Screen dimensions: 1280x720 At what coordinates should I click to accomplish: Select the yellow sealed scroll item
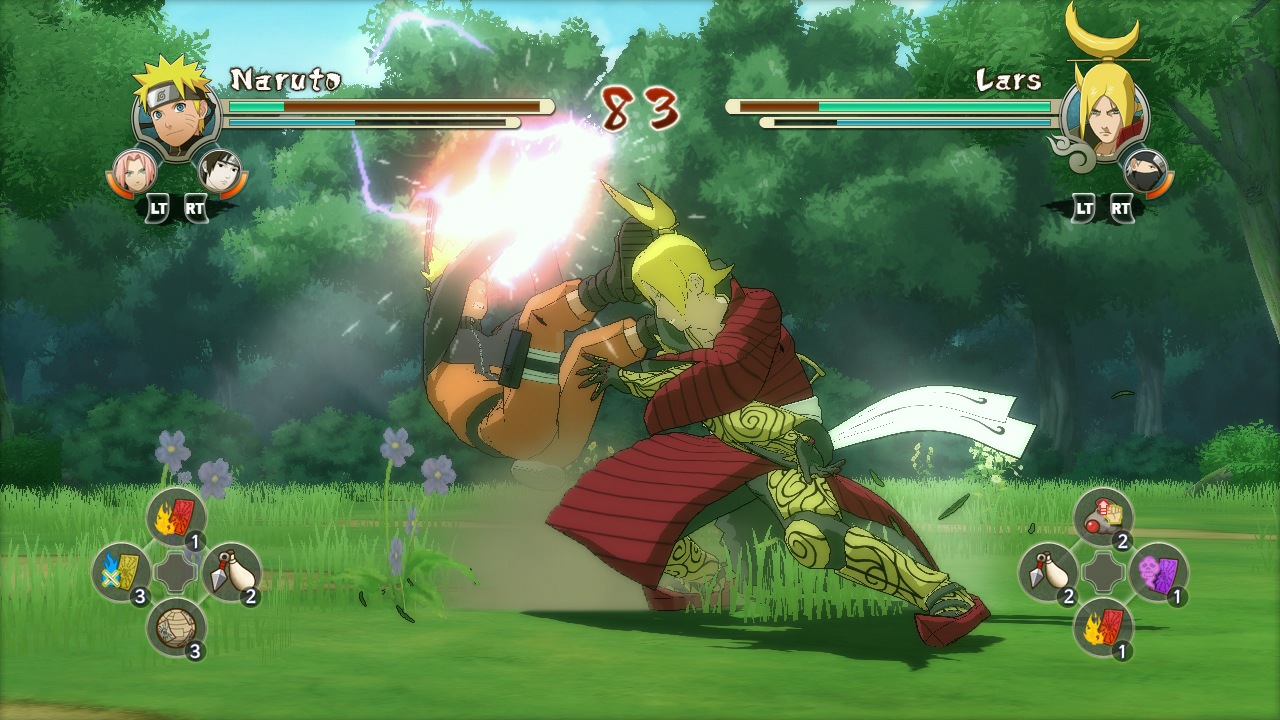click(x=122, y=568)
